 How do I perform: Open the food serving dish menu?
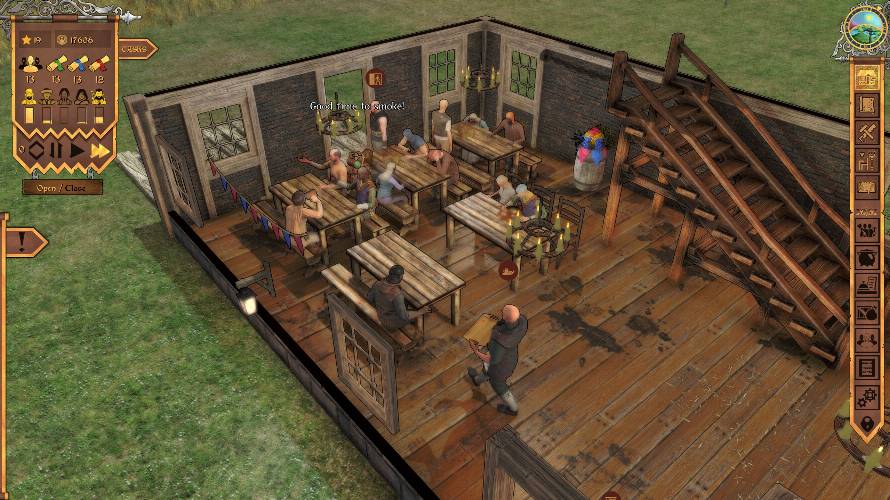[x=867, y=286]
